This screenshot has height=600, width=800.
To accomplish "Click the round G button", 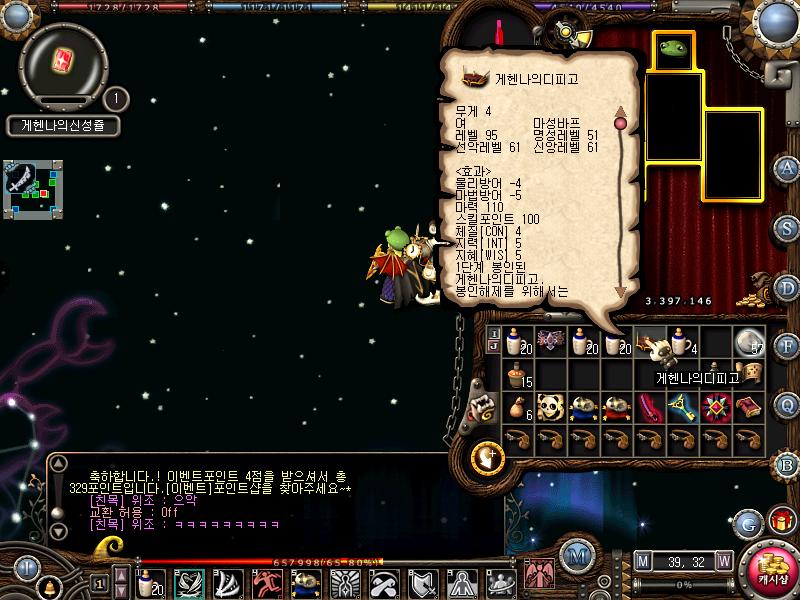I will 747,521.
